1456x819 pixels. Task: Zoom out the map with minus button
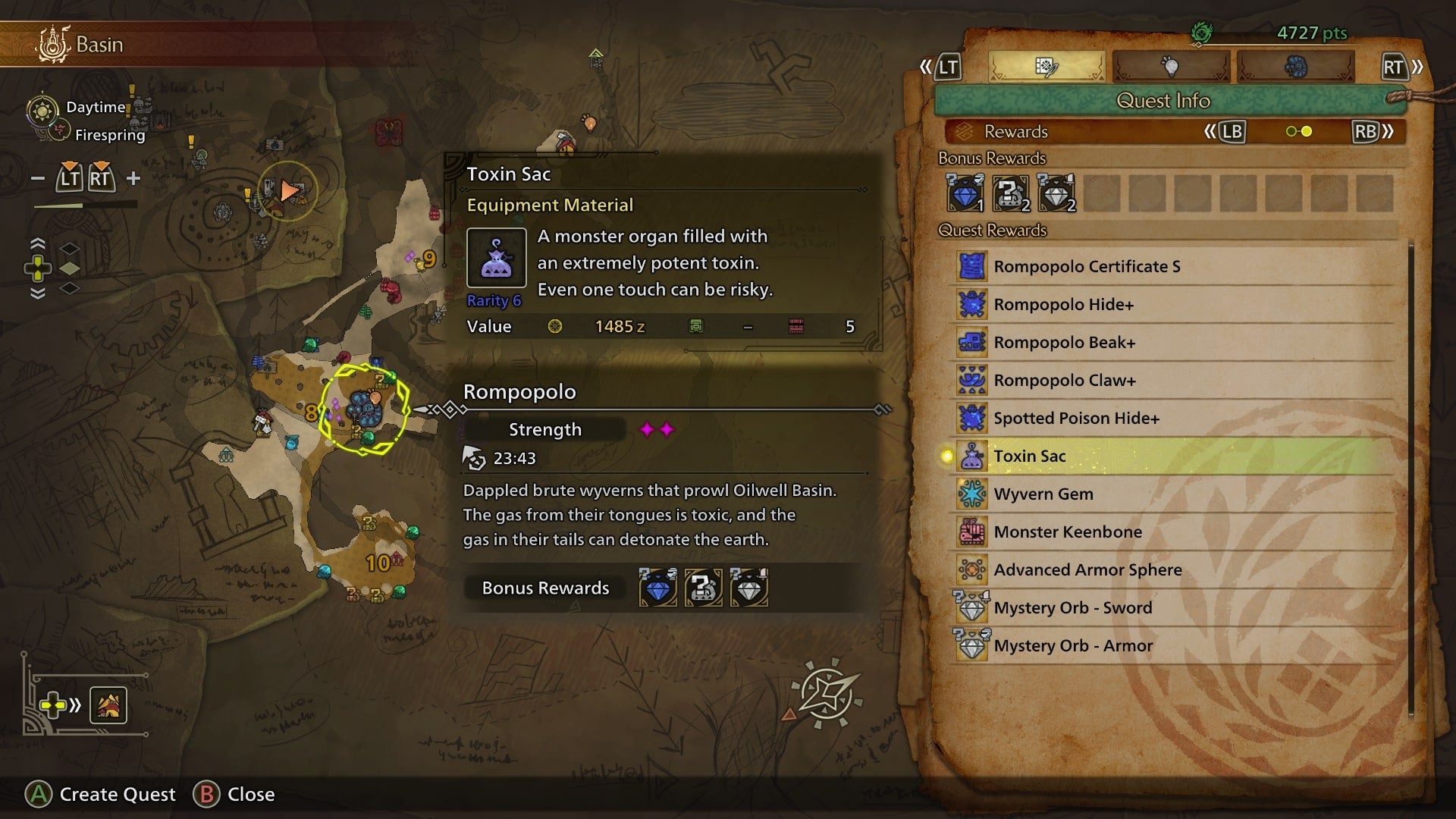pos(38,178)
